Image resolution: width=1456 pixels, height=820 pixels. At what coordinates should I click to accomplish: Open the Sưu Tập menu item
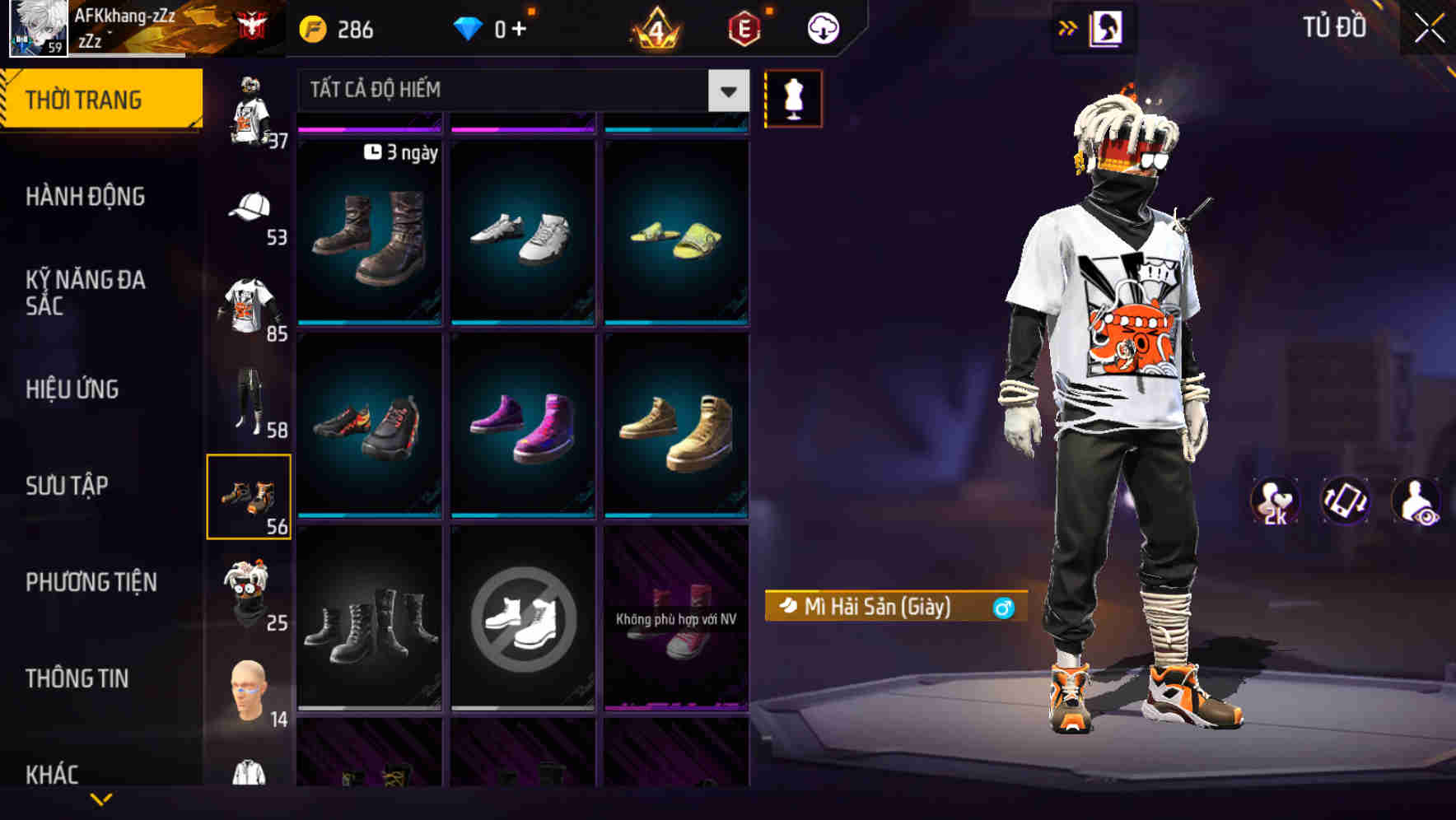[66, 486]
